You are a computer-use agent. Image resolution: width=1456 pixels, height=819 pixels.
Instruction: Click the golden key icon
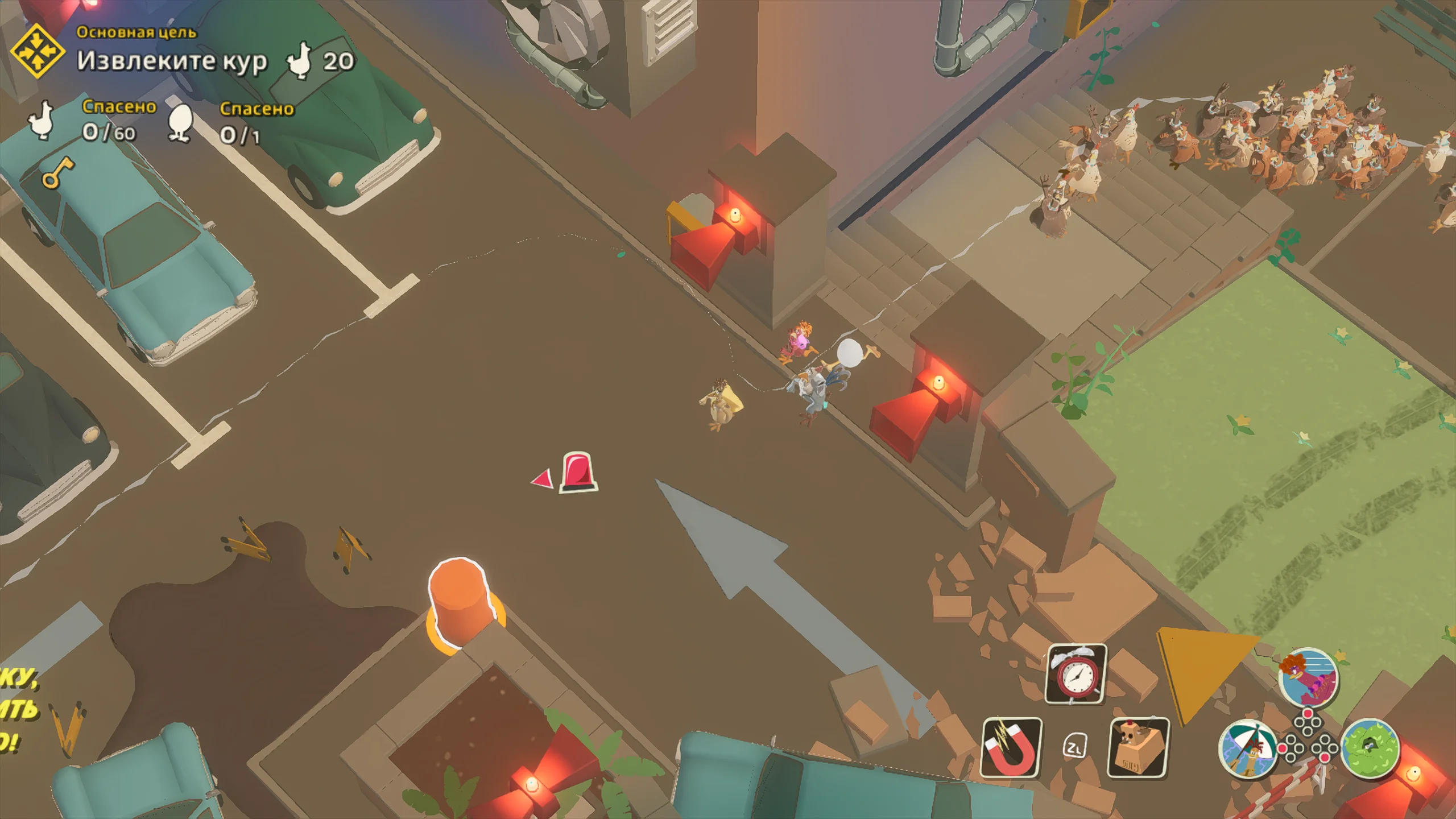coord(58,172)
